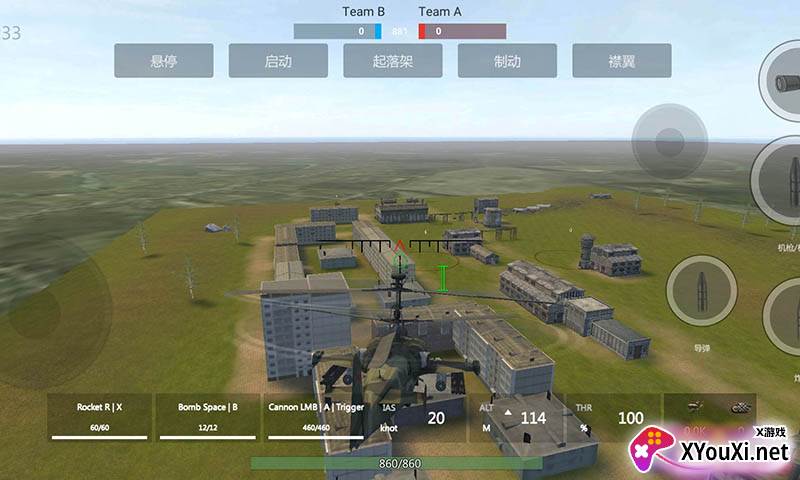Drop bombs with the bottom-right bomb button
This screenshot has height=480, width=800.
click(784, 317)
